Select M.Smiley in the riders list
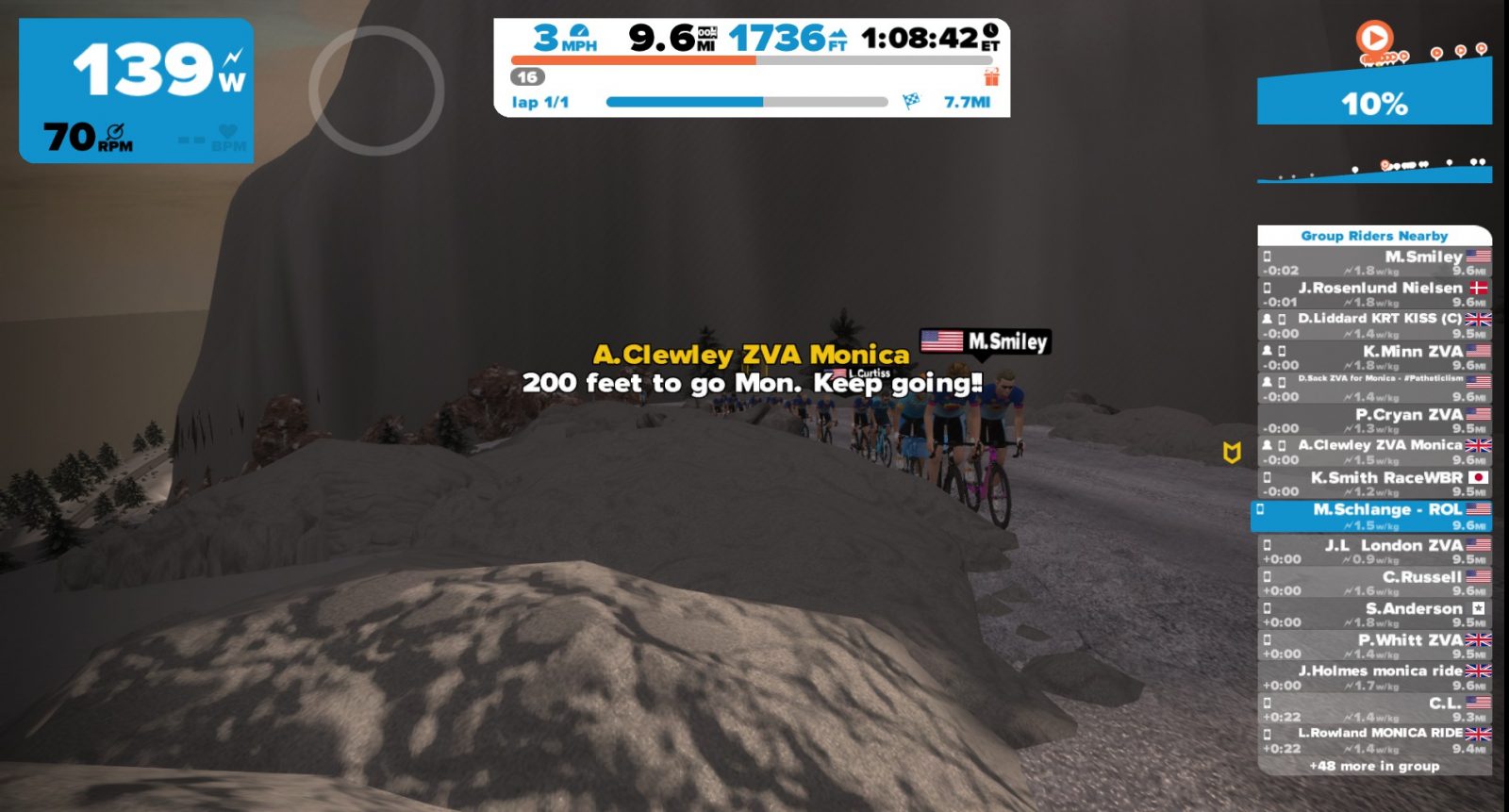1509x812 pixels. pyautogui.click(x=1374, y=262)
